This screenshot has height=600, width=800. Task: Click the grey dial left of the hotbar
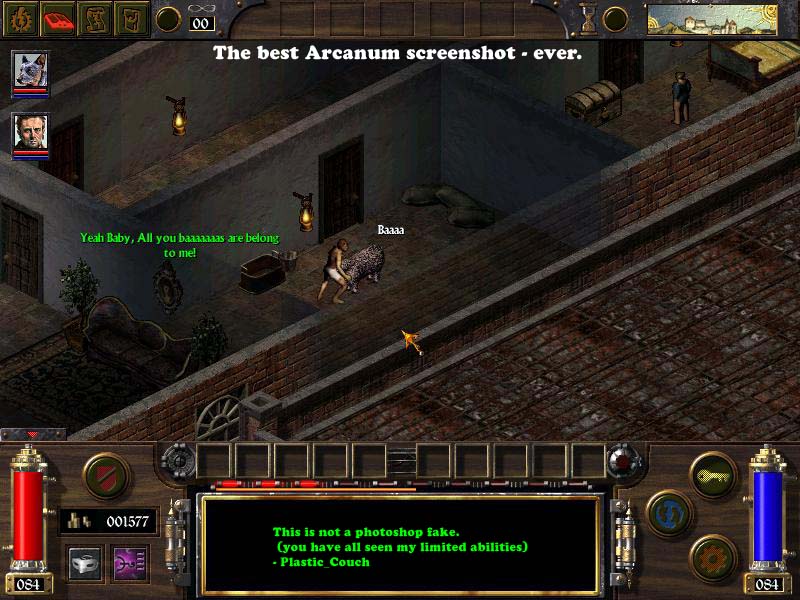pyautogui.click(x=177, y=461)
